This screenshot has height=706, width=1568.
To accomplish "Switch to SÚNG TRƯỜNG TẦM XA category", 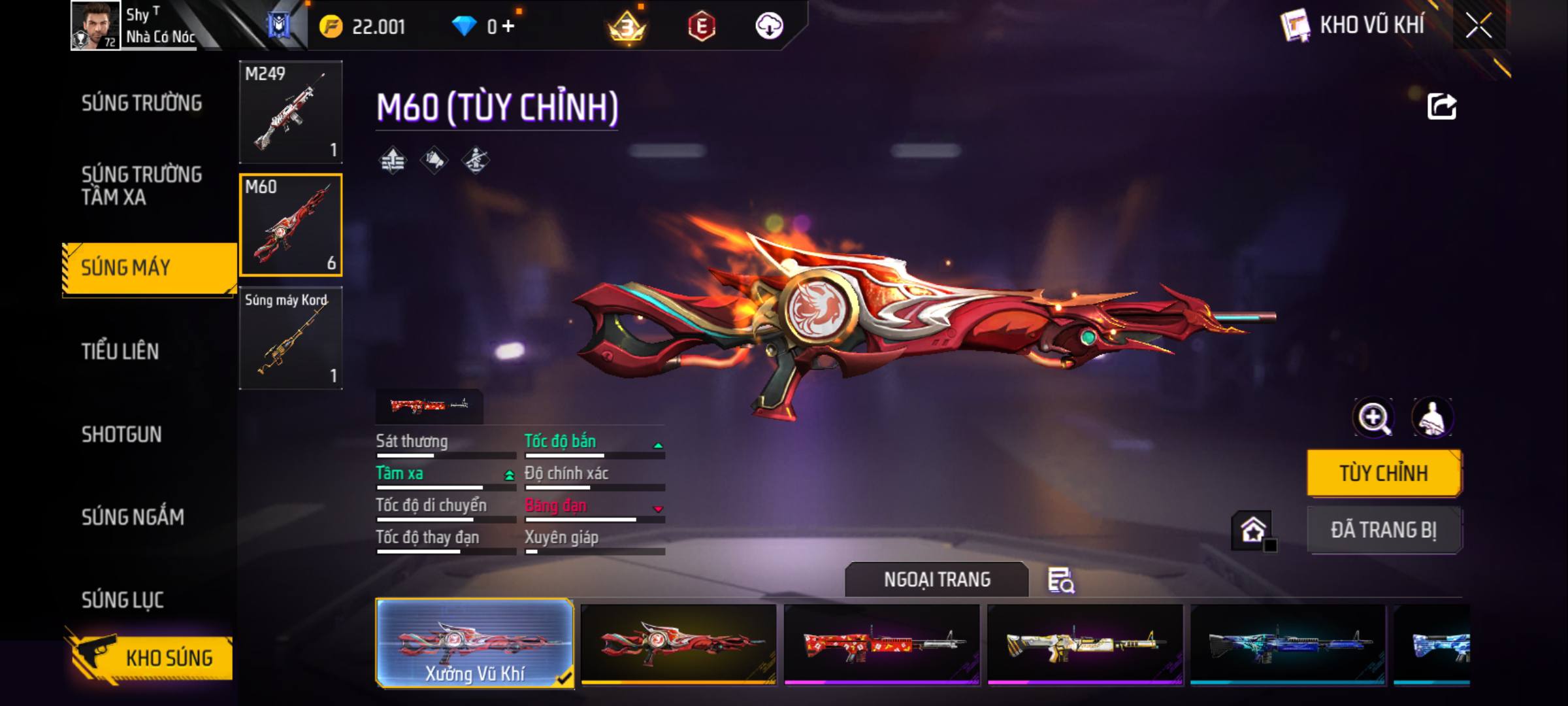I will [142, 186].
